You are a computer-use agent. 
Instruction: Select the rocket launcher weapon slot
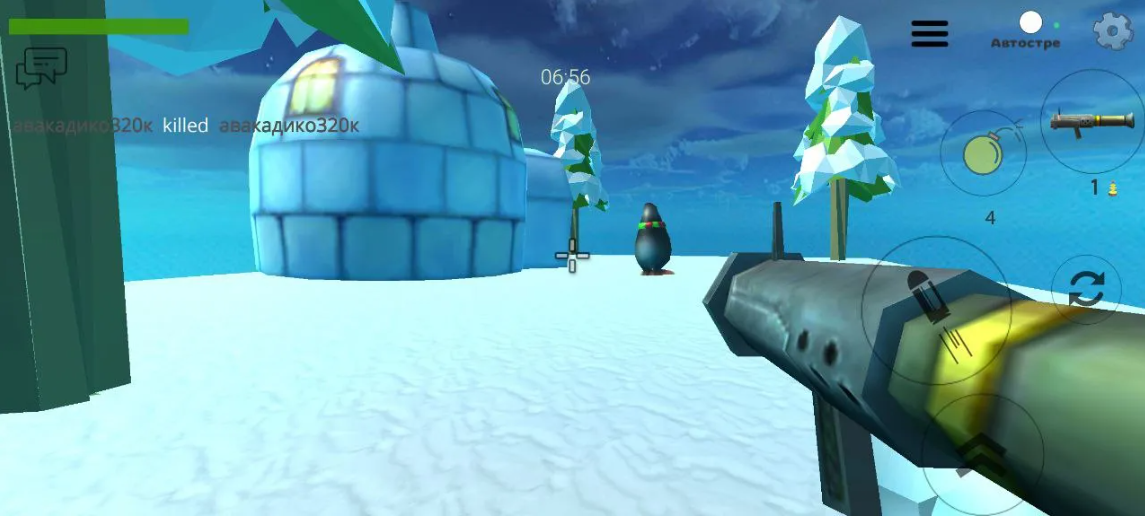click(1091, 122)
